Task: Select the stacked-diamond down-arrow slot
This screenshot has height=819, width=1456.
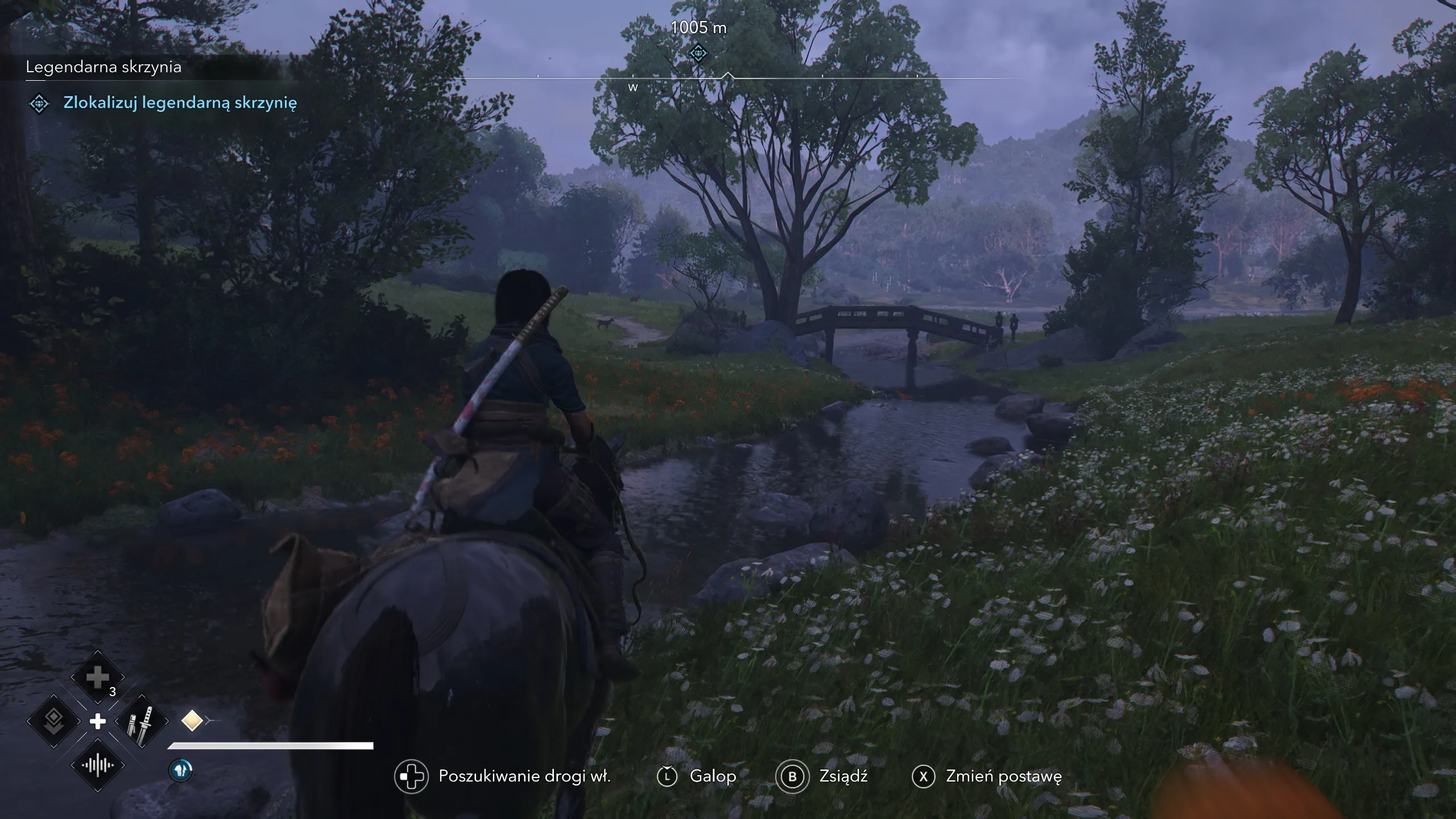Action: point(53,722)
